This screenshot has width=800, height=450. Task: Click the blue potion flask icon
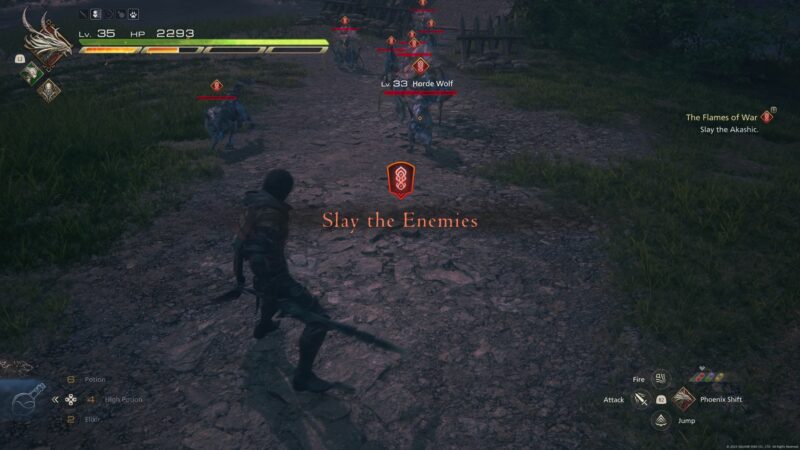(27, 400)
